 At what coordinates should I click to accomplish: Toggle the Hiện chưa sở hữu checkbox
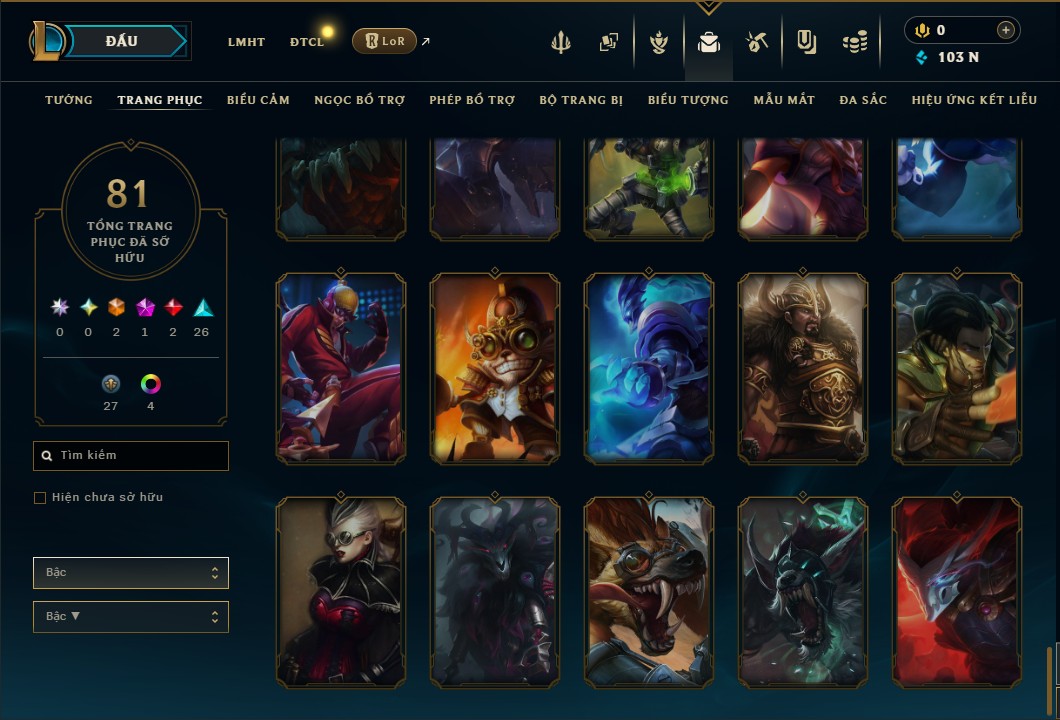coord(40,498)
